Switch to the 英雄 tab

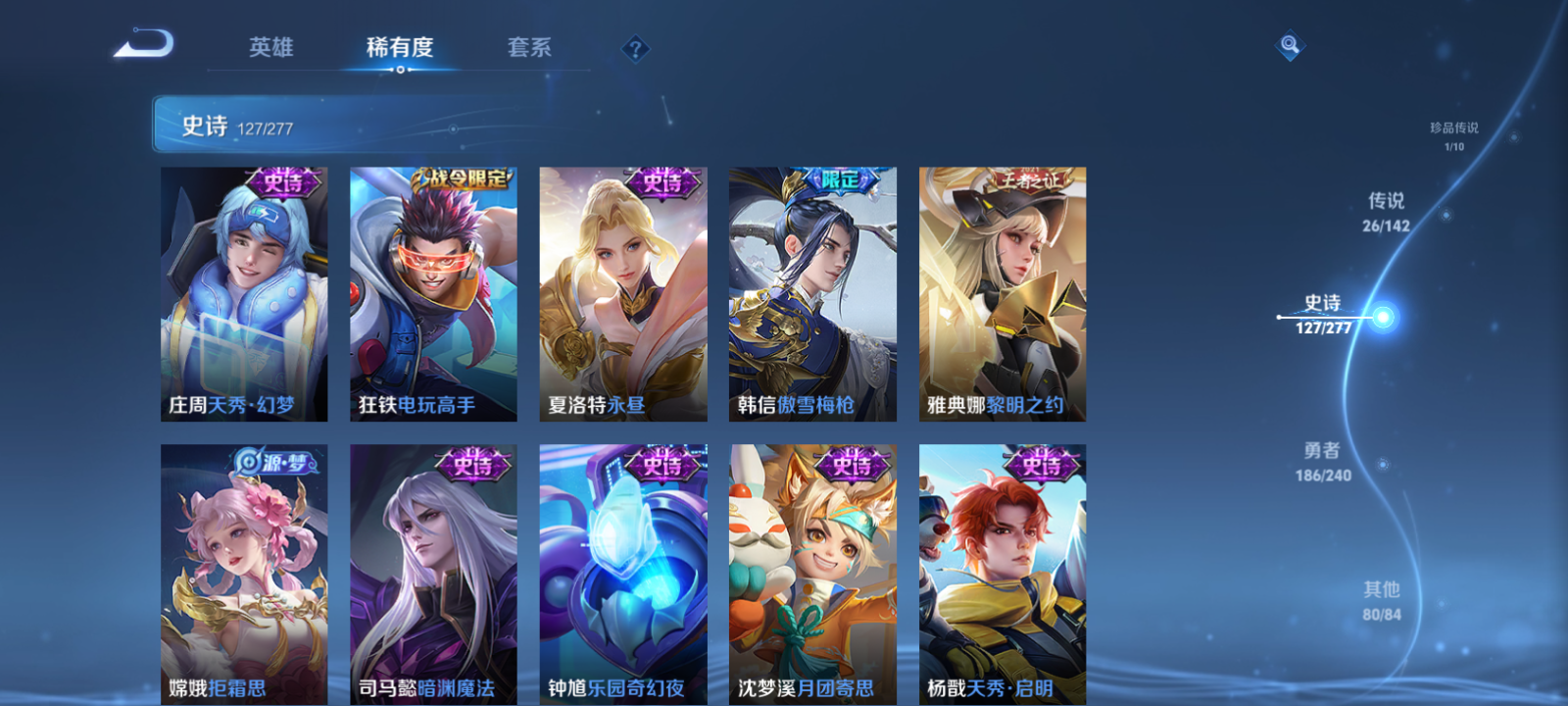pyautogui.click(x=270, y=46)
